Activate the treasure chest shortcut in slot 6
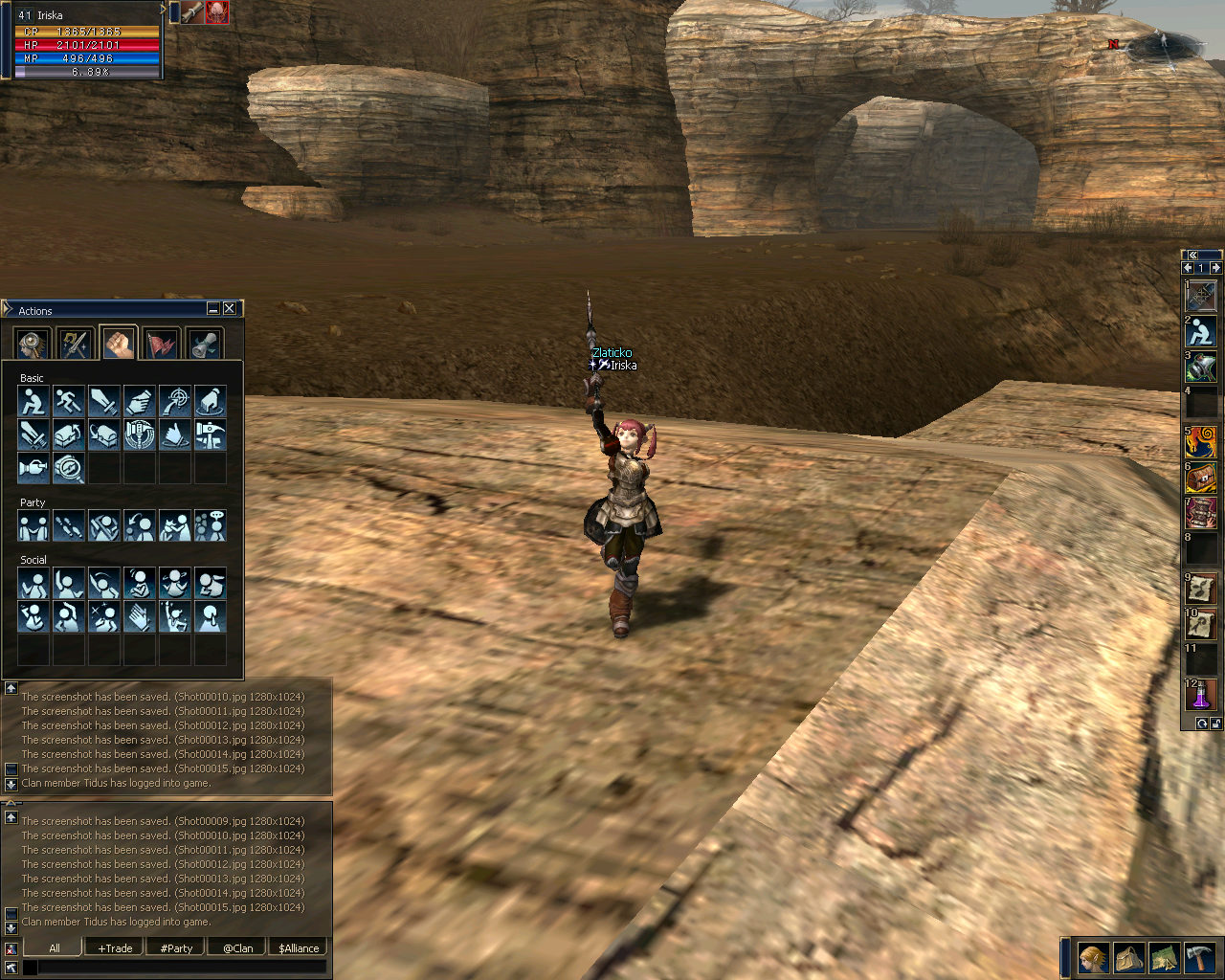The width and height of the screenshot is (1225, 980). tap(1201, 478)
